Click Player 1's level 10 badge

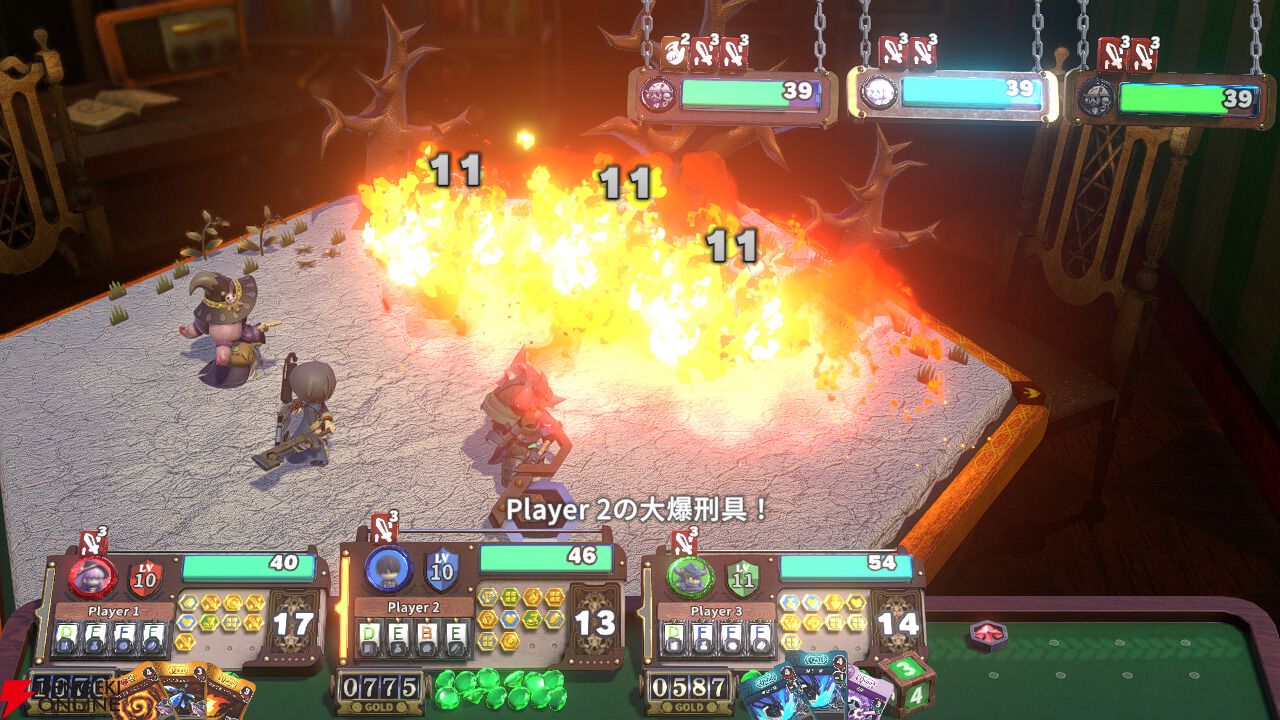point(145,577)
